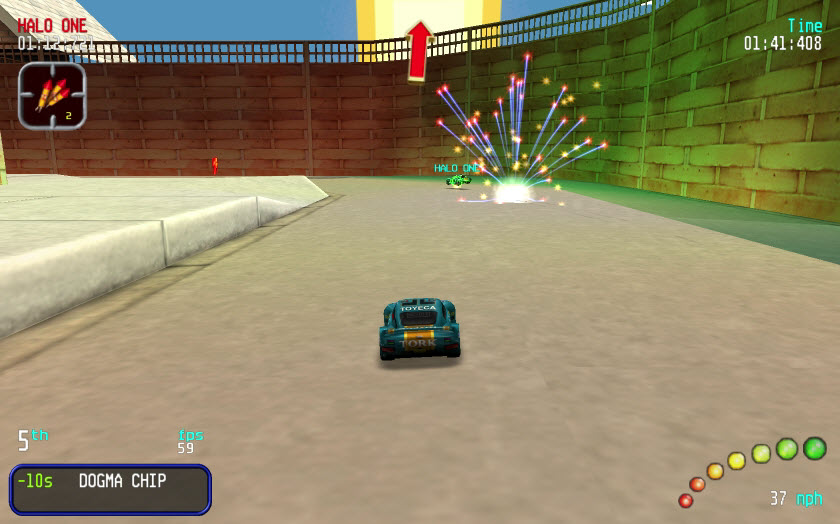
Task: Click the DOGMA CHIP message box
Action: [110, 488]
